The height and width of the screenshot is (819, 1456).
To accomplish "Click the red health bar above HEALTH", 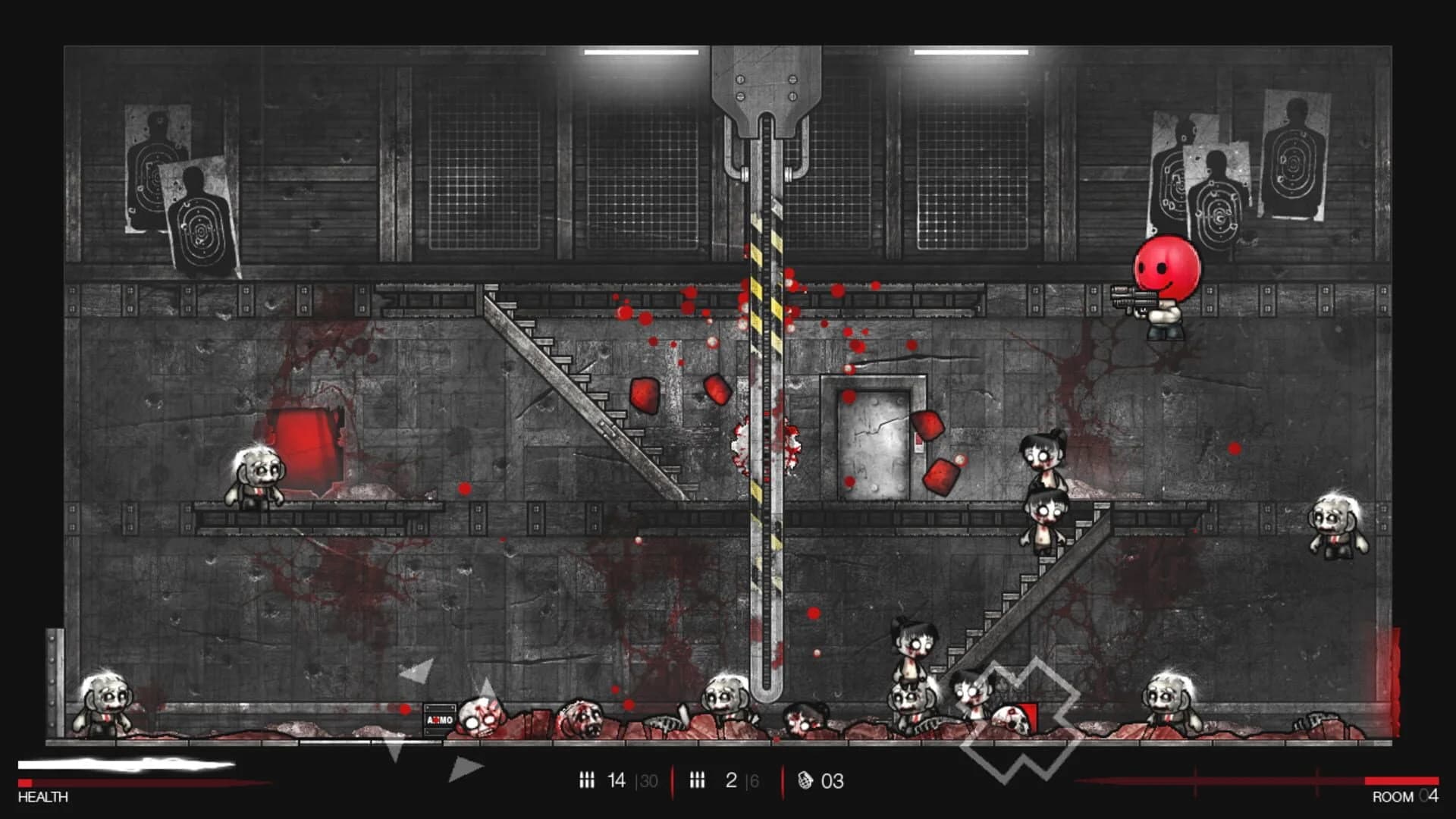I will [x=27, y=783].
